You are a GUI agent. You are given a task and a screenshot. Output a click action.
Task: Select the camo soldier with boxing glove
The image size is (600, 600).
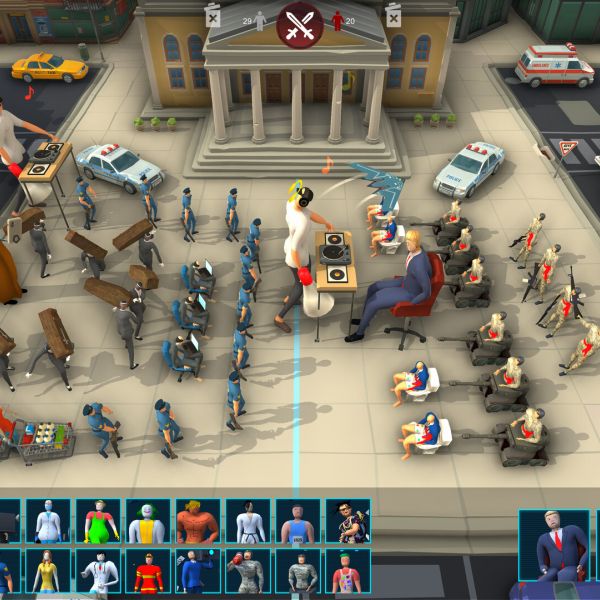click(x=248, y=571)
